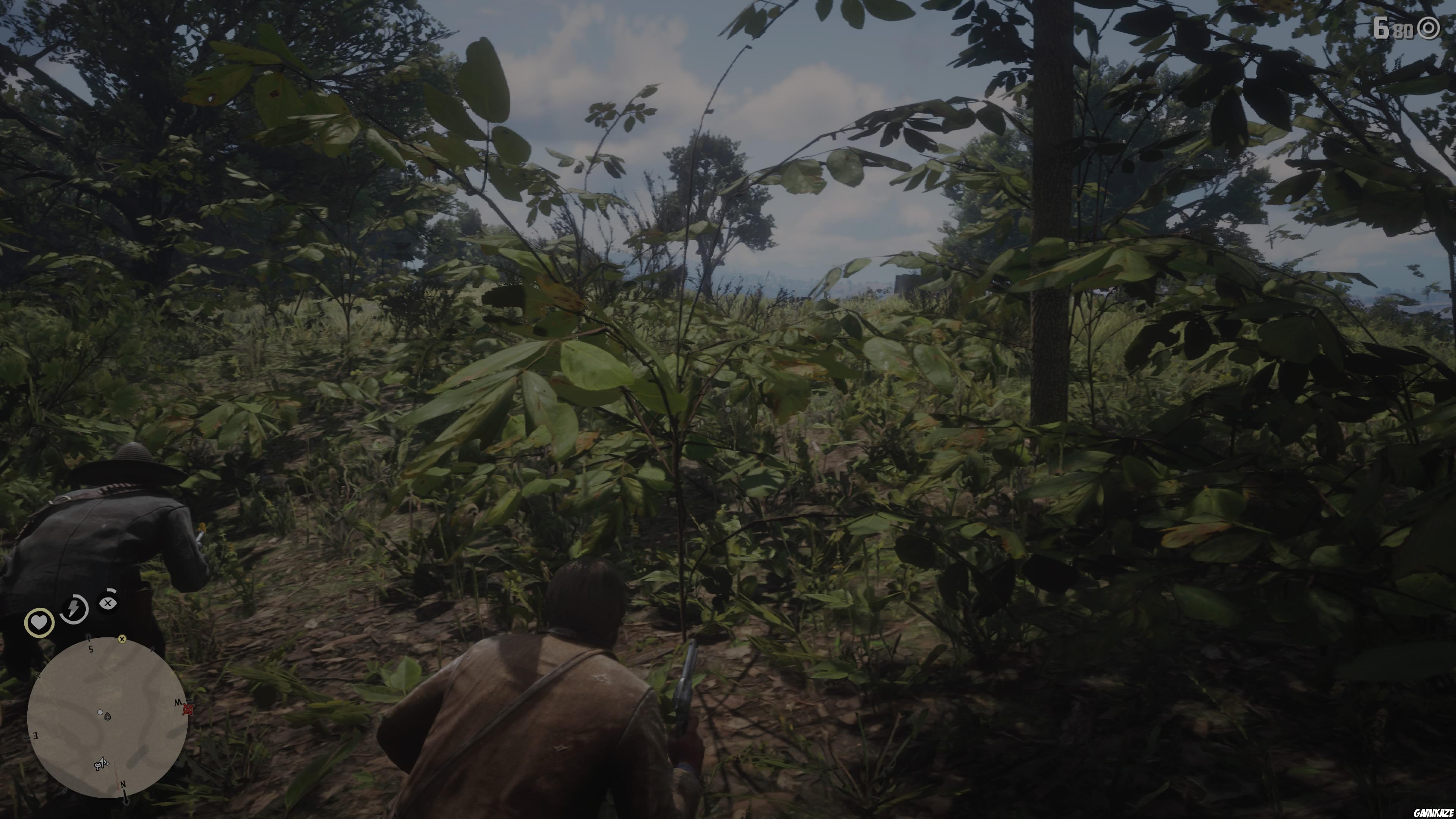Click the S compass letter on the minimap

91,649
